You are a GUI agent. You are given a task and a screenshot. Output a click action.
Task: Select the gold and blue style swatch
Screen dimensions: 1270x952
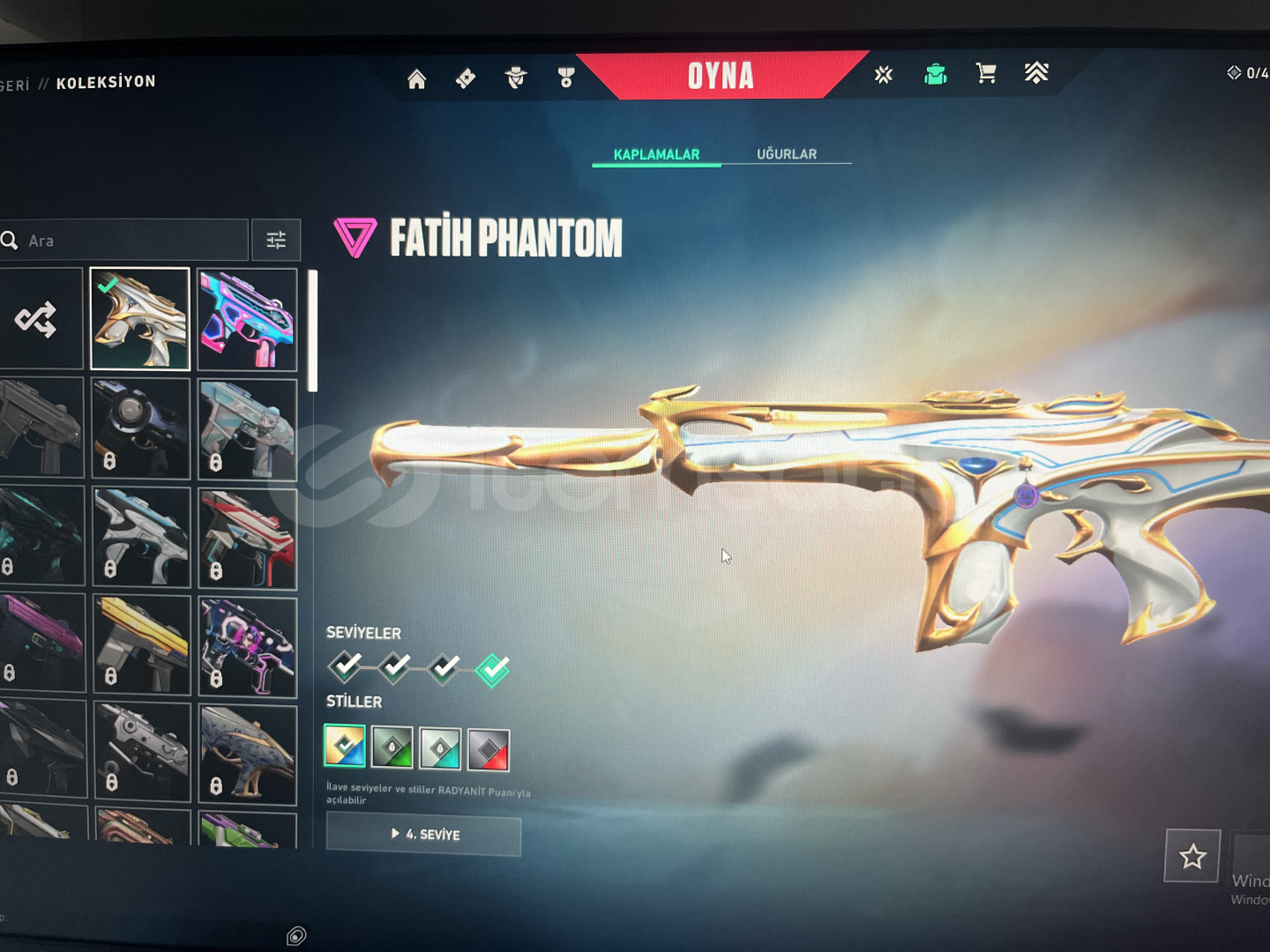tap(345, 747)
